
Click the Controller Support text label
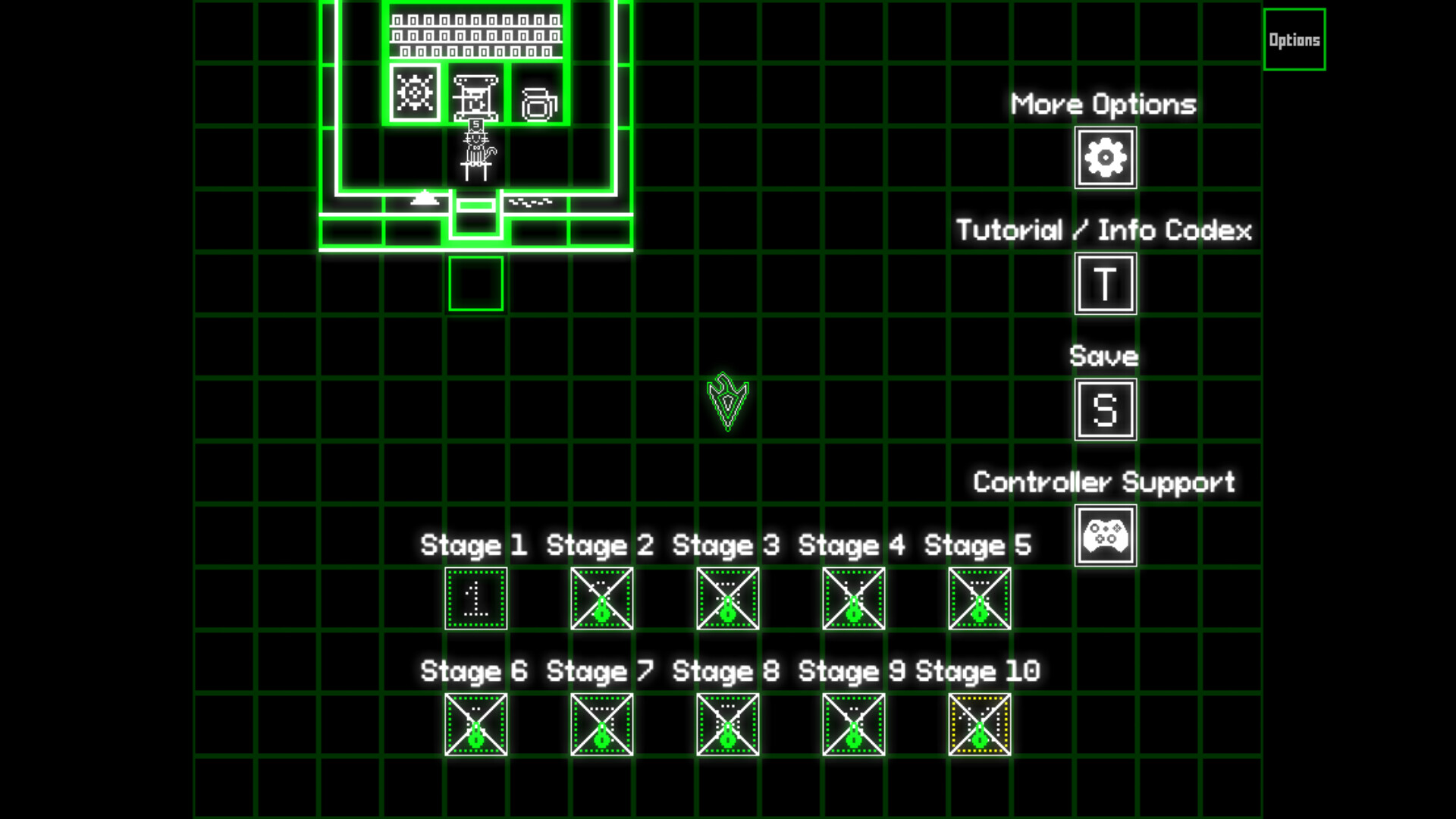click(x=1104, y=480)
